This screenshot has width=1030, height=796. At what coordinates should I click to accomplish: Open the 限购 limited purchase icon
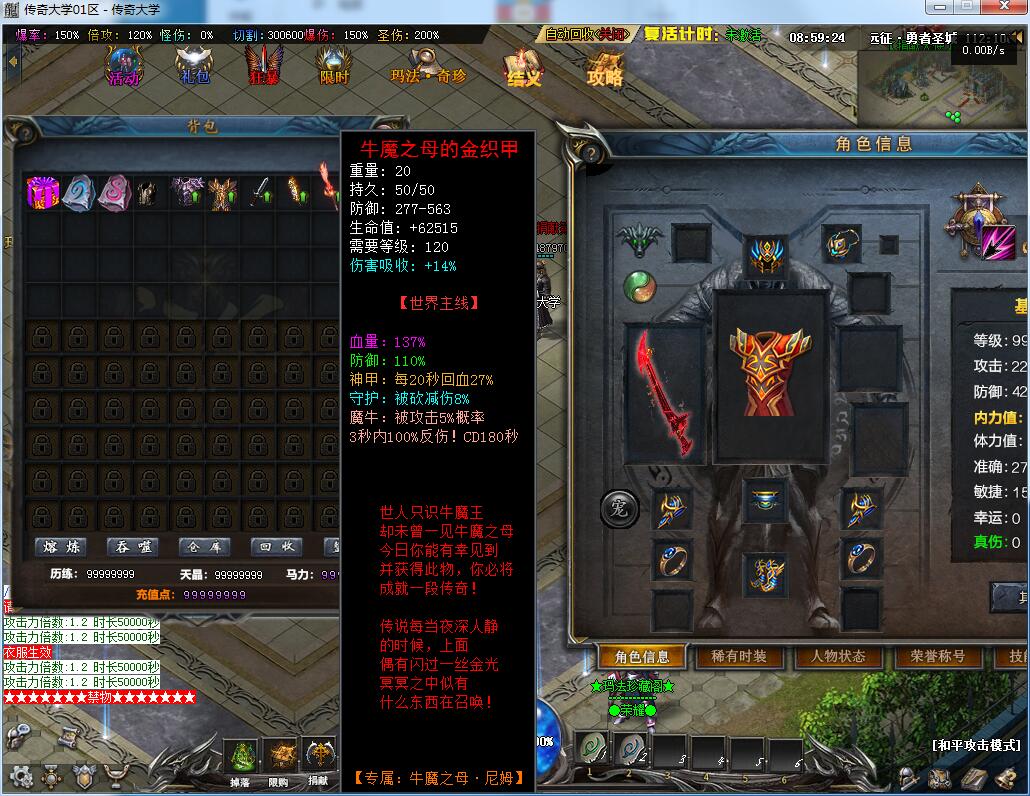tap(280, 760)
